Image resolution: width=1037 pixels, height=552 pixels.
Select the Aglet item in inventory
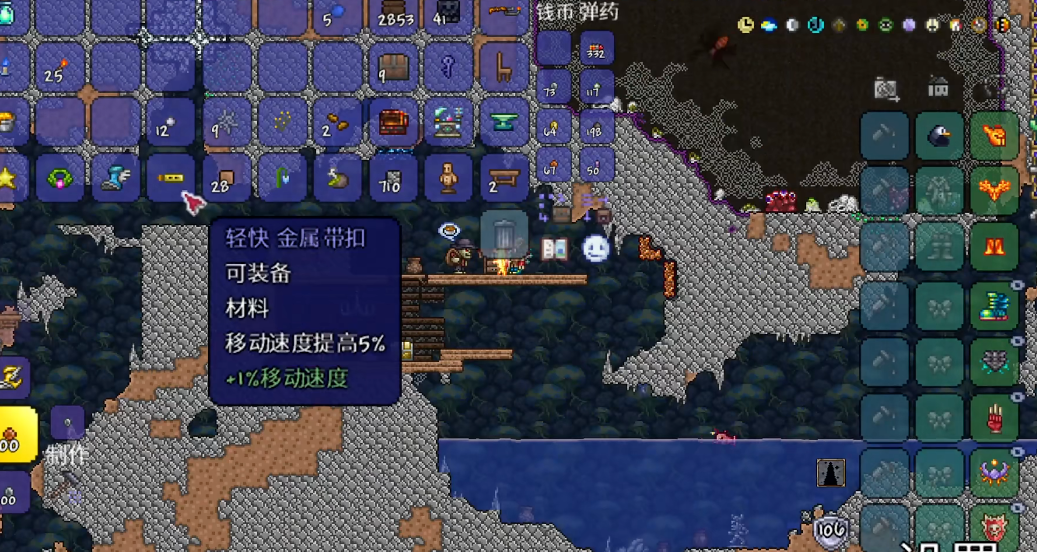(170, 178)
